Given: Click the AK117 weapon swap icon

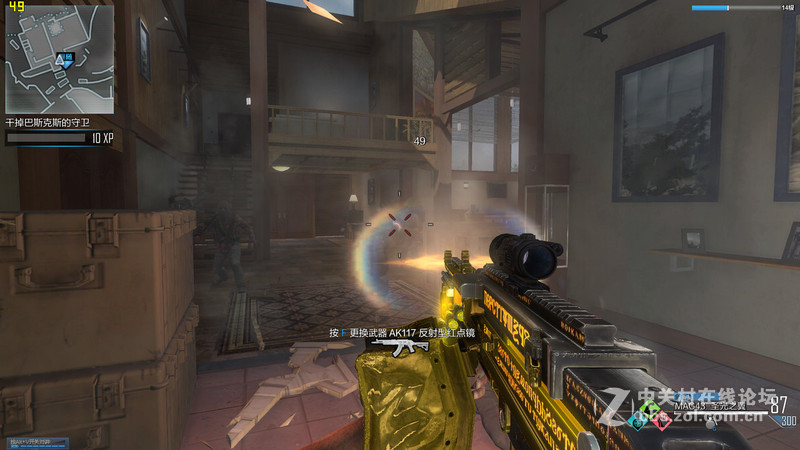Looking at the screenshot, I should point(399,346).
